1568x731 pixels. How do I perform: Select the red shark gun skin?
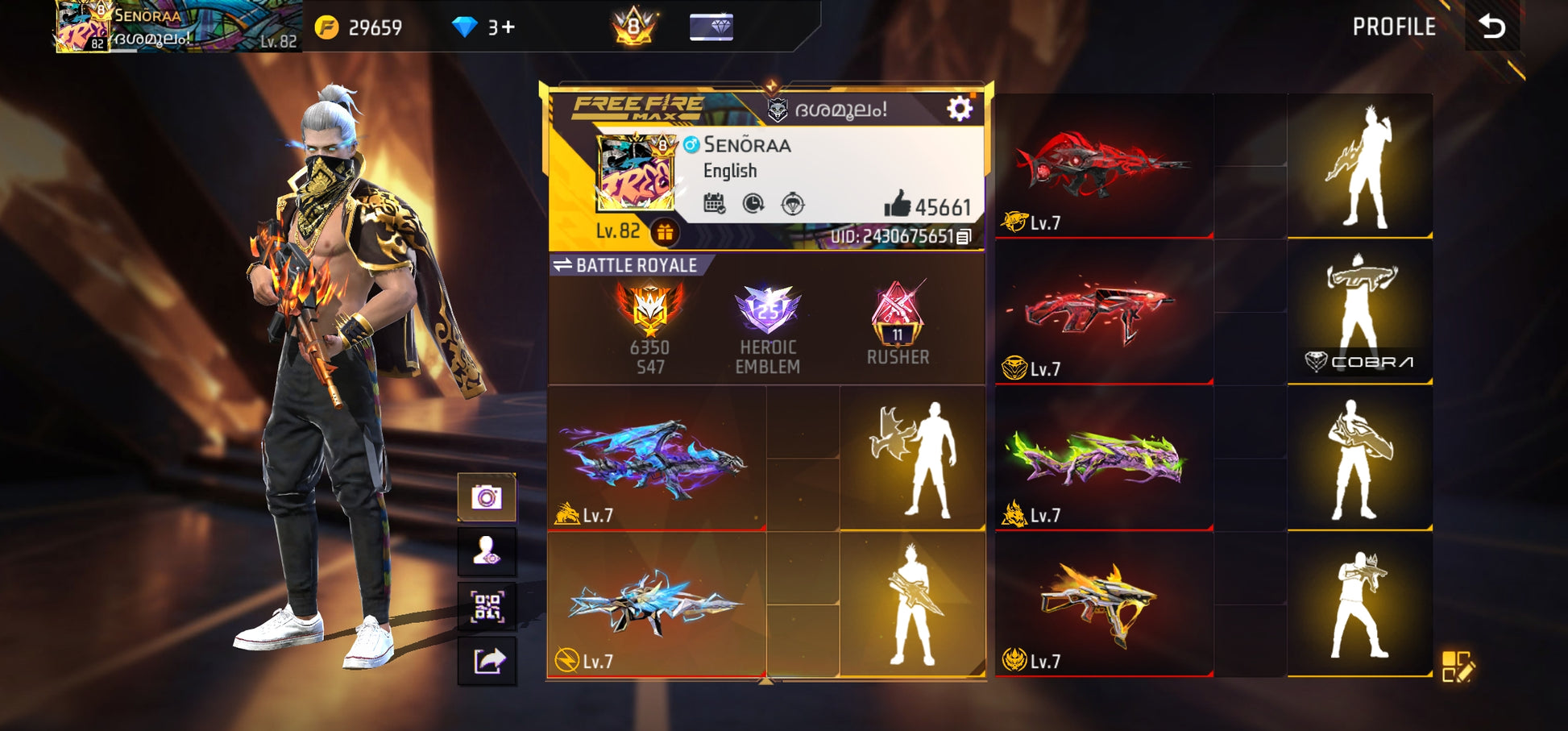[1102, 165]
